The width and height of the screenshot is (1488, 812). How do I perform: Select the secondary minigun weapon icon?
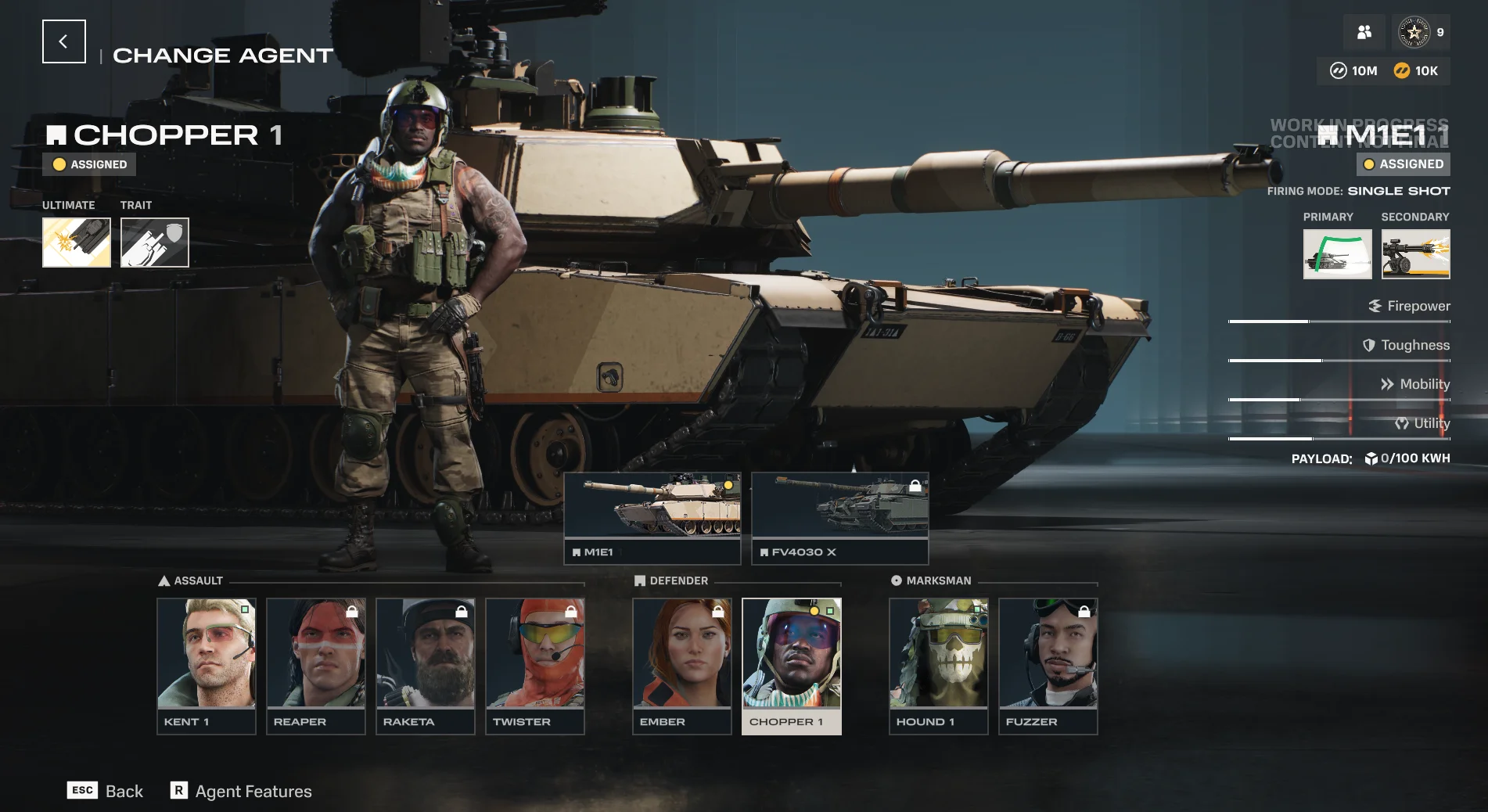coord(1414,253)
